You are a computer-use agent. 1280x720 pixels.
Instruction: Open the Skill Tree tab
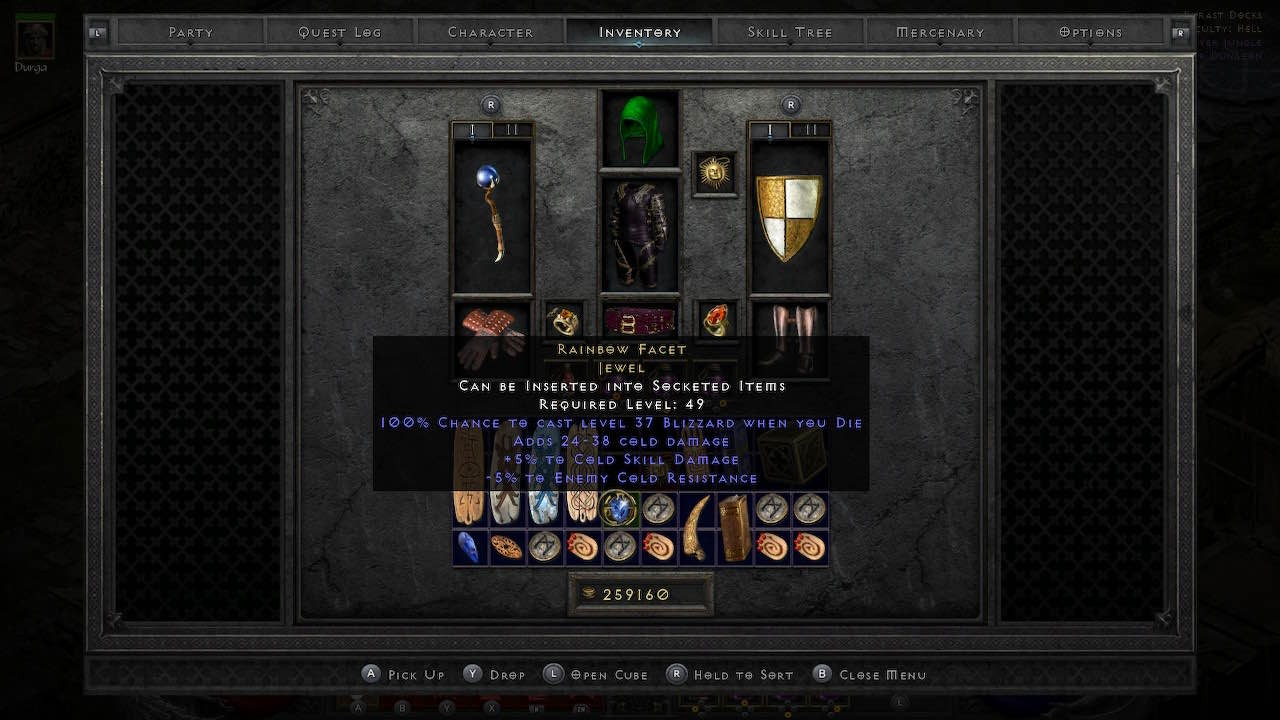[789, 31]
